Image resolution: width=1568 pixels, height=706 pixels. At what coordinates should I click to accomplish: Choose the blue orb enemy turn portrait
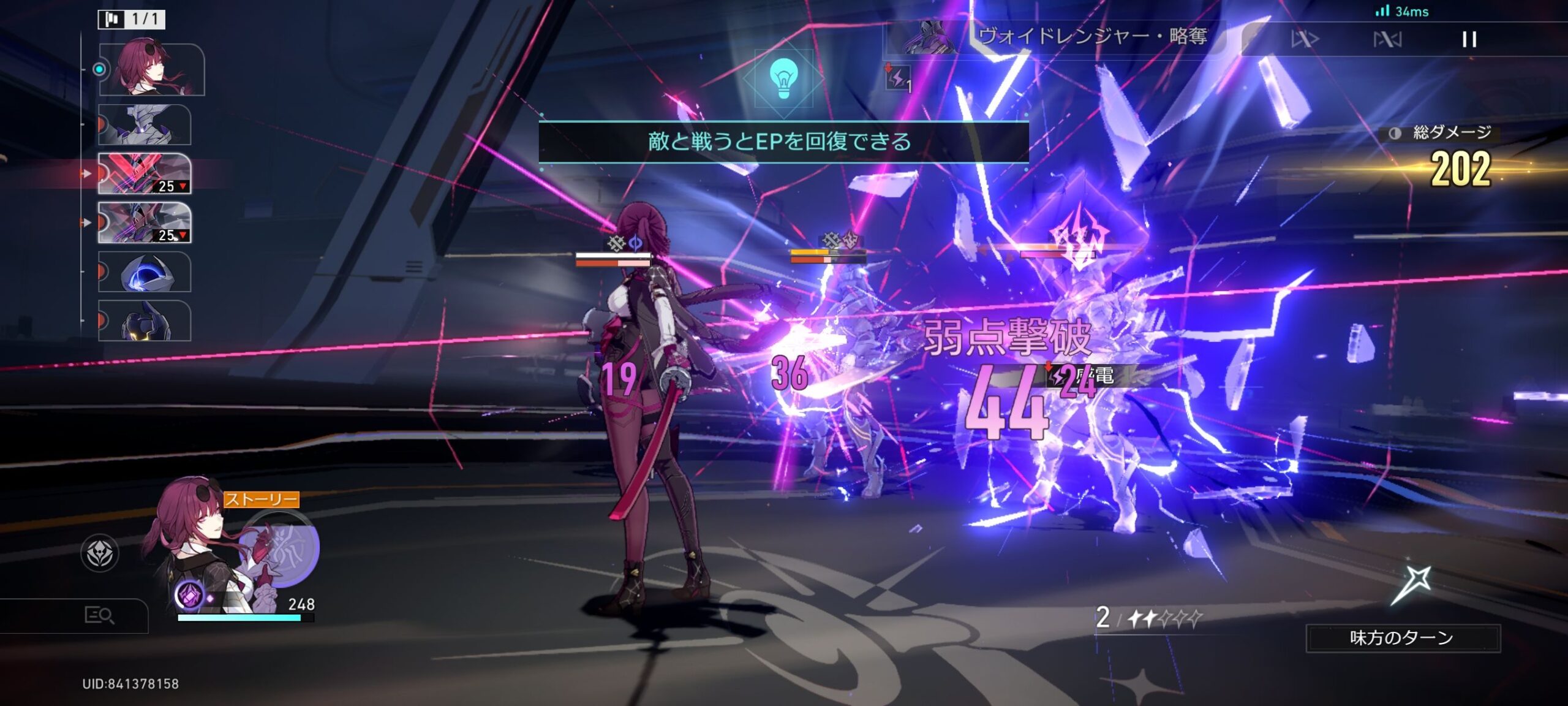pos(145,271)
